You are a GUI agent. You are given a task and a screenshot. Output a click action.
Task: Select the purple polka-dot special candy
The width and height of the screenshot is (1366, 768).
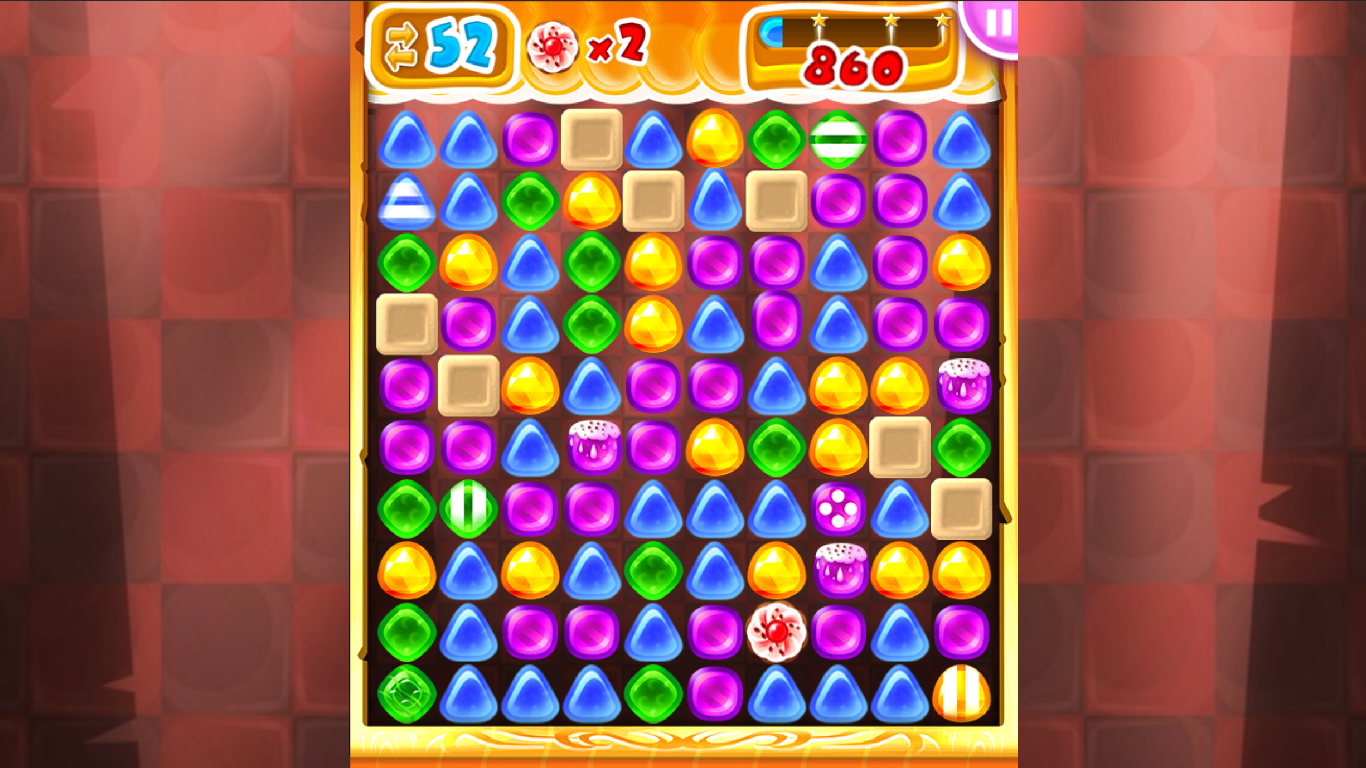coord(840,509)
